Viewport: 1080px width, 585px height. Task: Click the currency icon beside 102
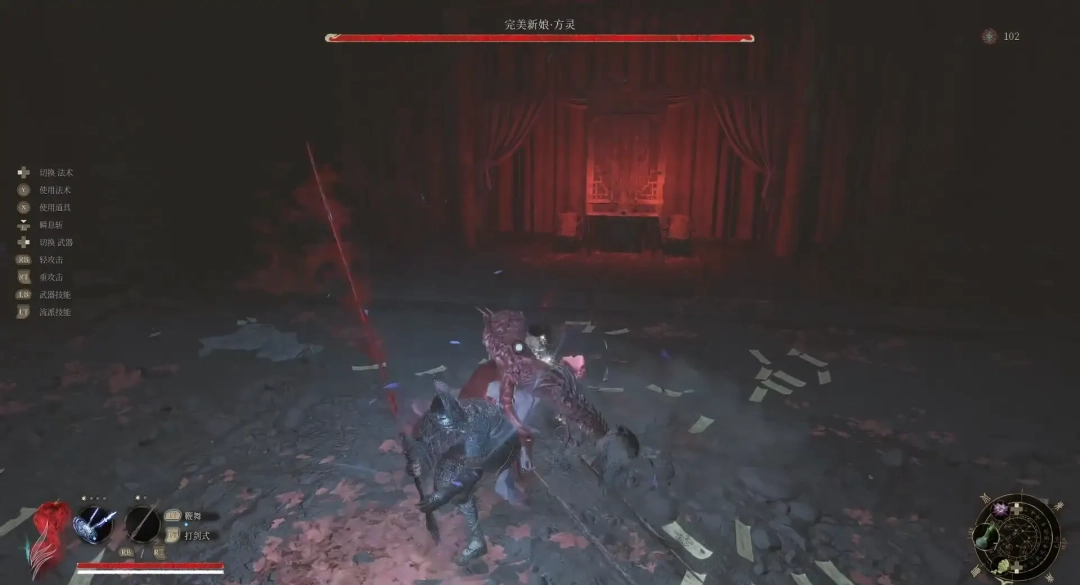coord(989,36)
